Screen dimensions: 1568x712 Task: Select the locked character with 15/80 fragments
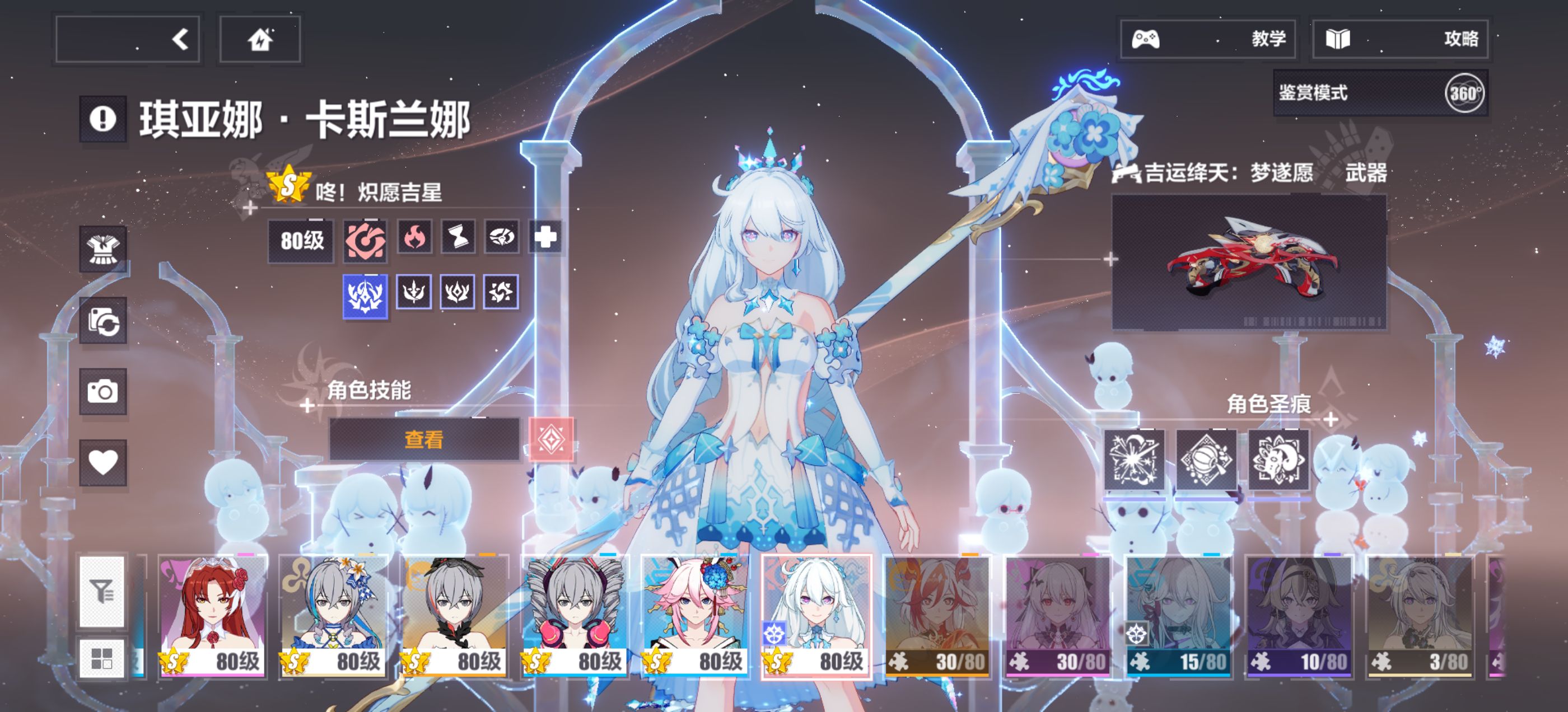coord(1178,615)
